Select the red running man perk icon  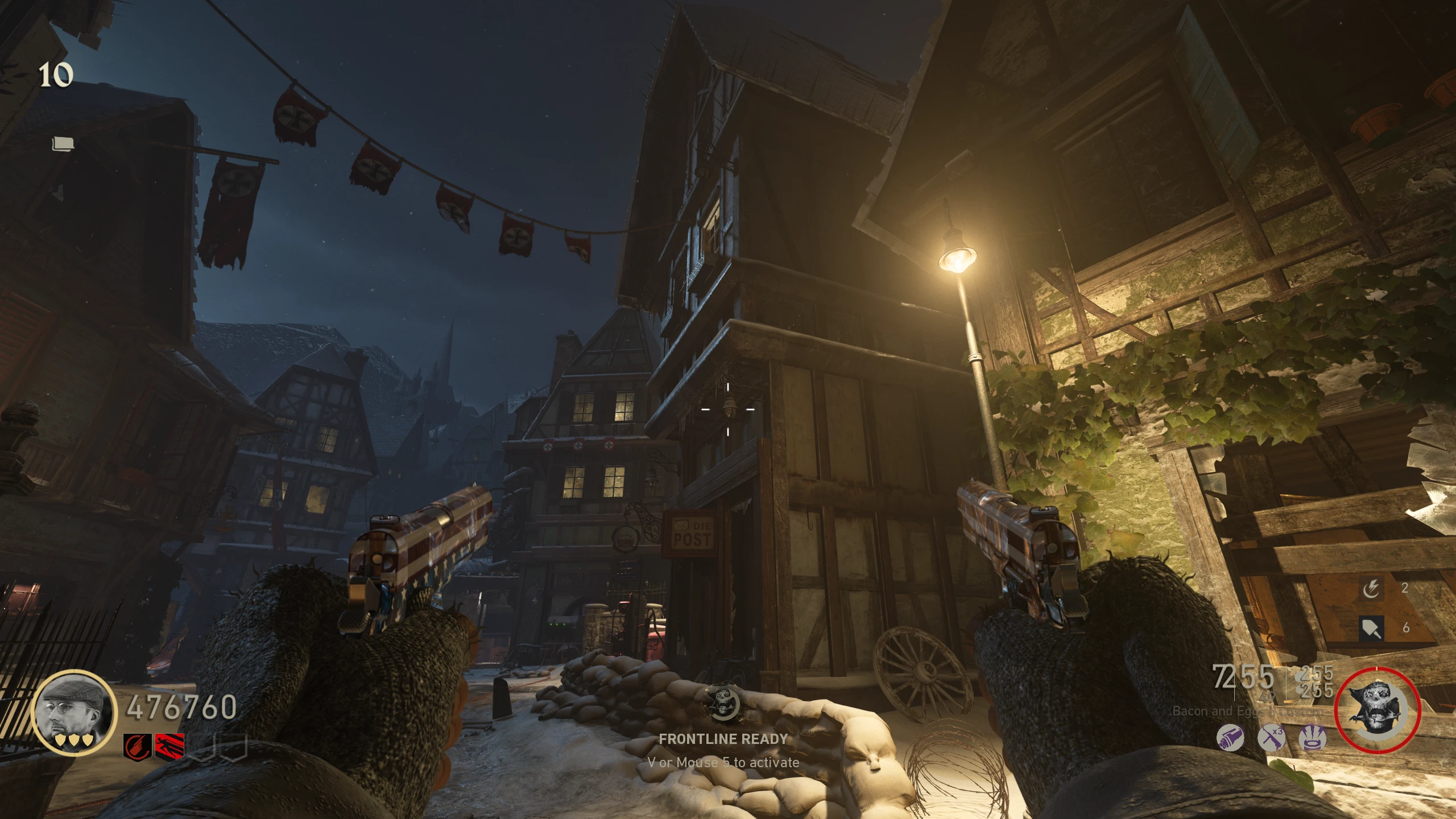[x=169, y=746]
